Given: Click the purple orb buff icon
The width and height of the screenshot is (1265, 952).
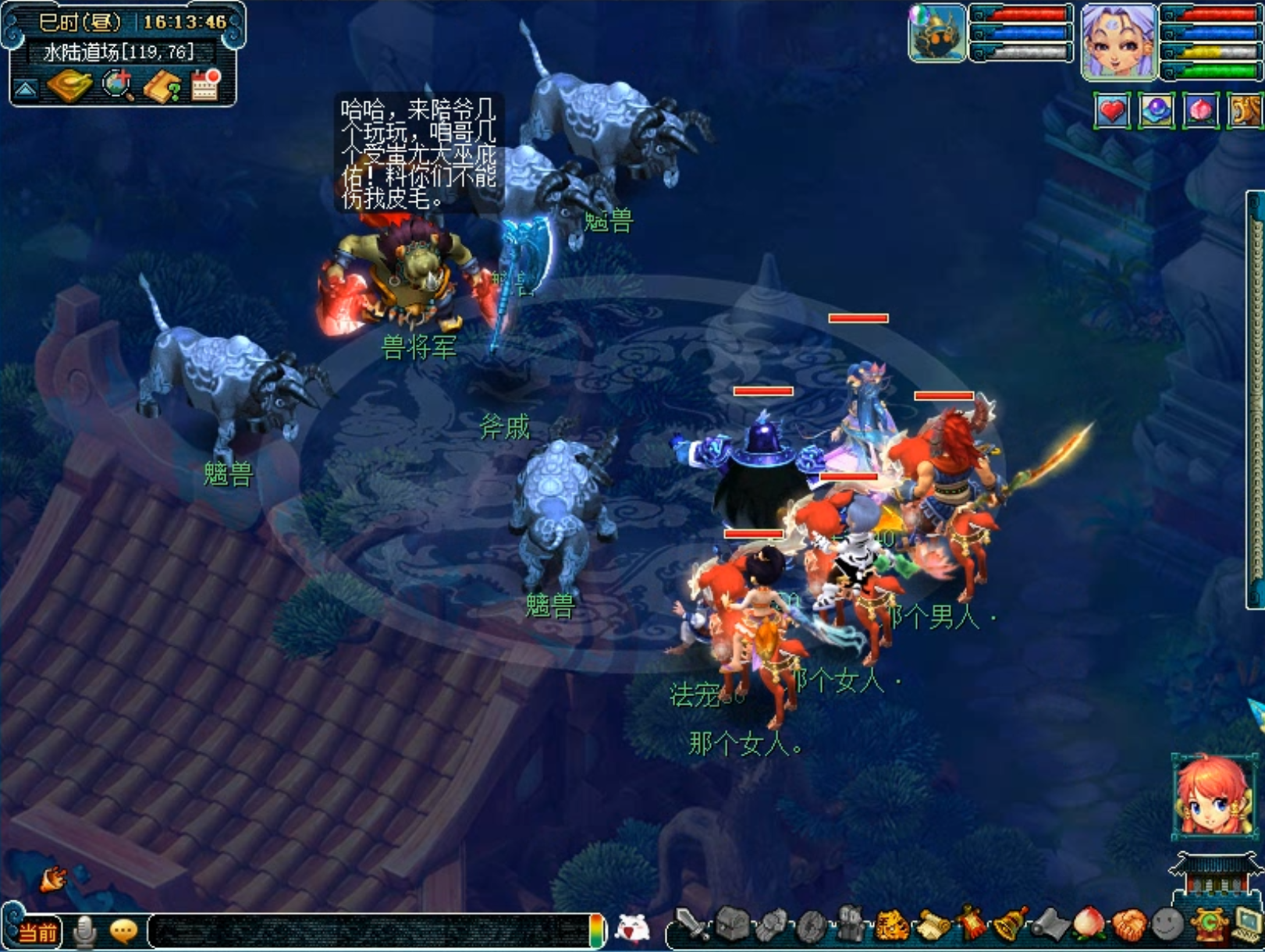Looking at the screenshot, I should tap(1156, 111).
